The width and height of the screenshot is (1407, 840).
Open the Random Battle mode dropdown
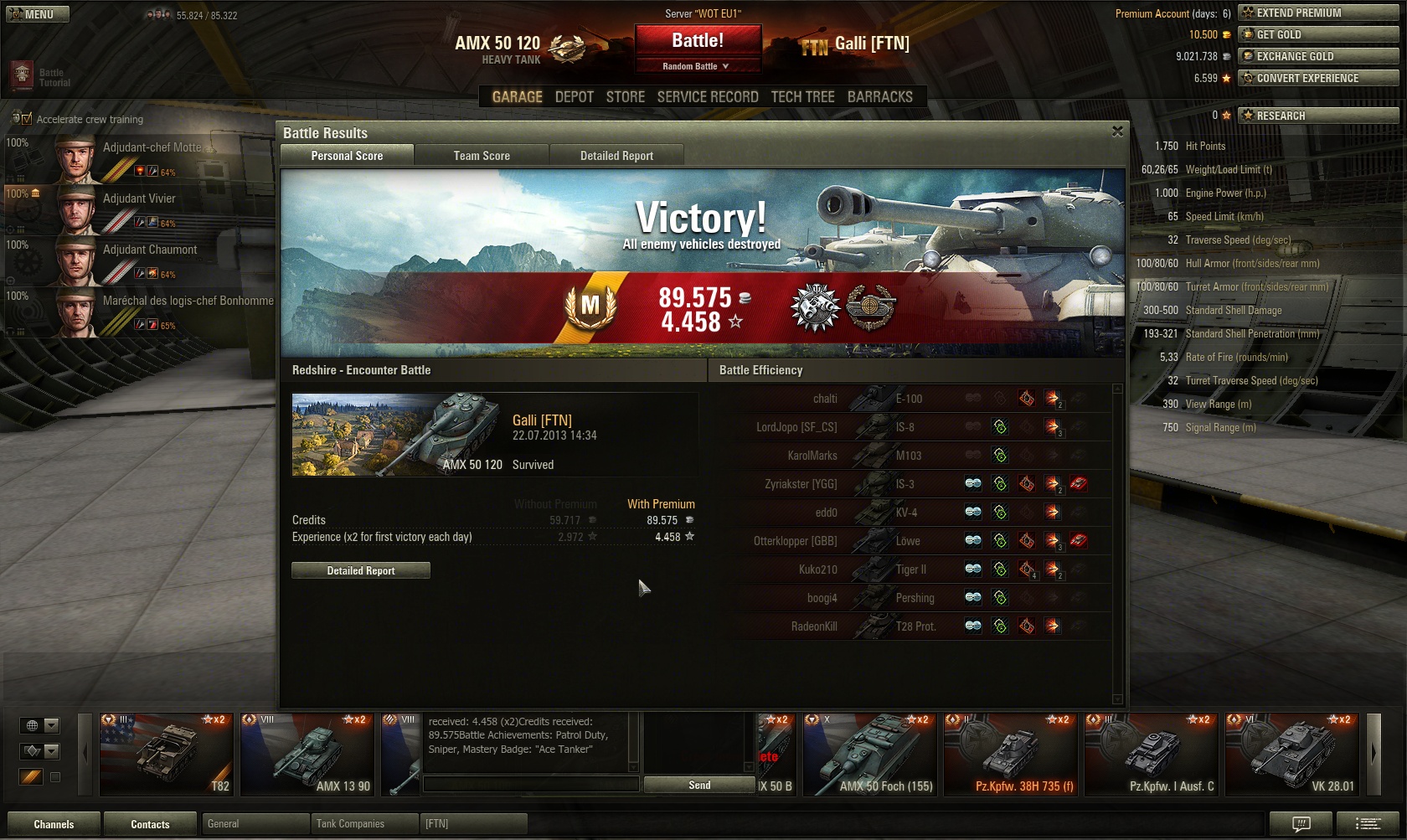tap(698, 66)
